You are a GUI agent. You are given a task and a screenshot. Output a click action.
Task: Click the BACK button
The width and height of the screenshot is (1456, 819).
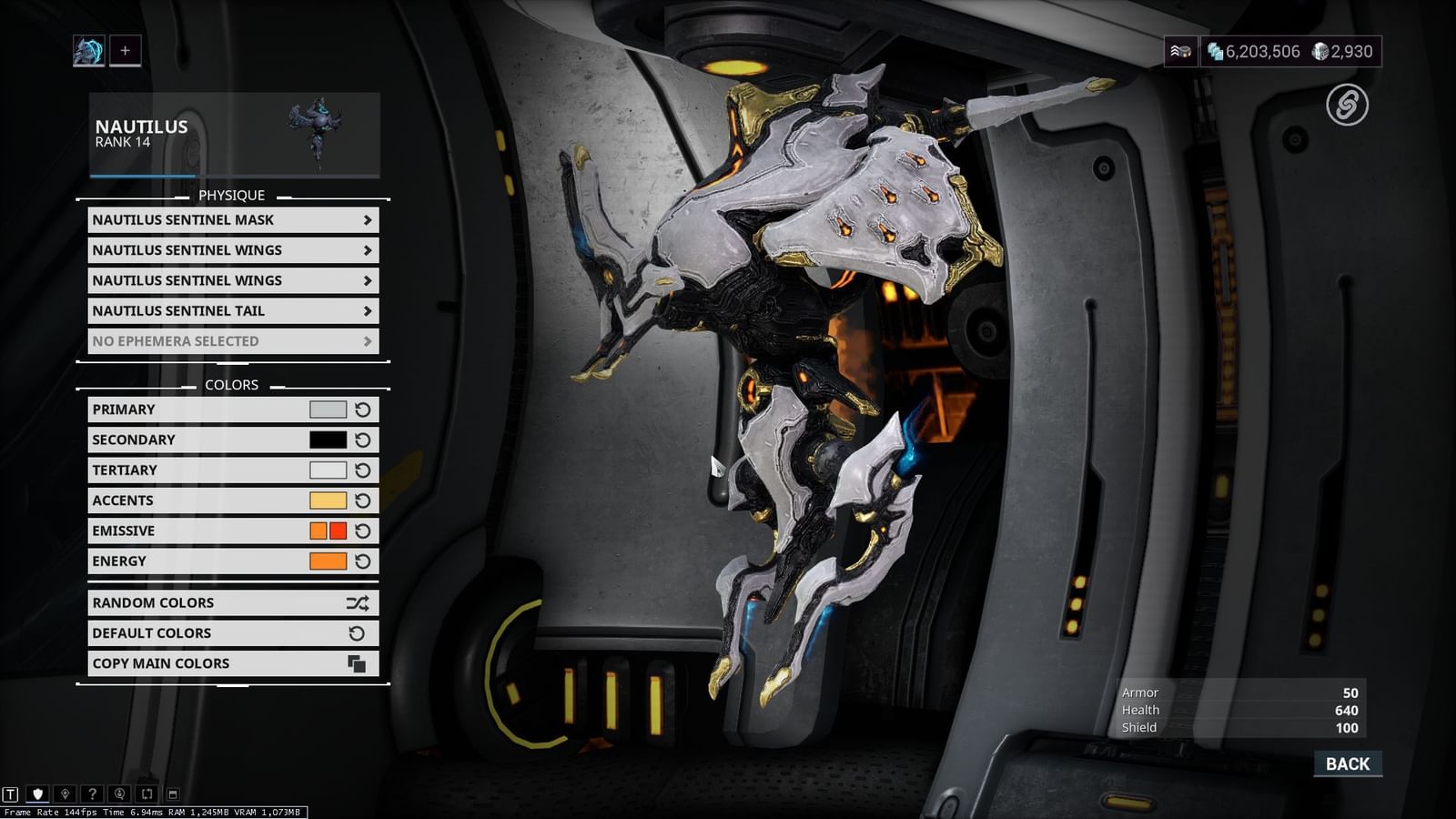[x=1347, y=763]
